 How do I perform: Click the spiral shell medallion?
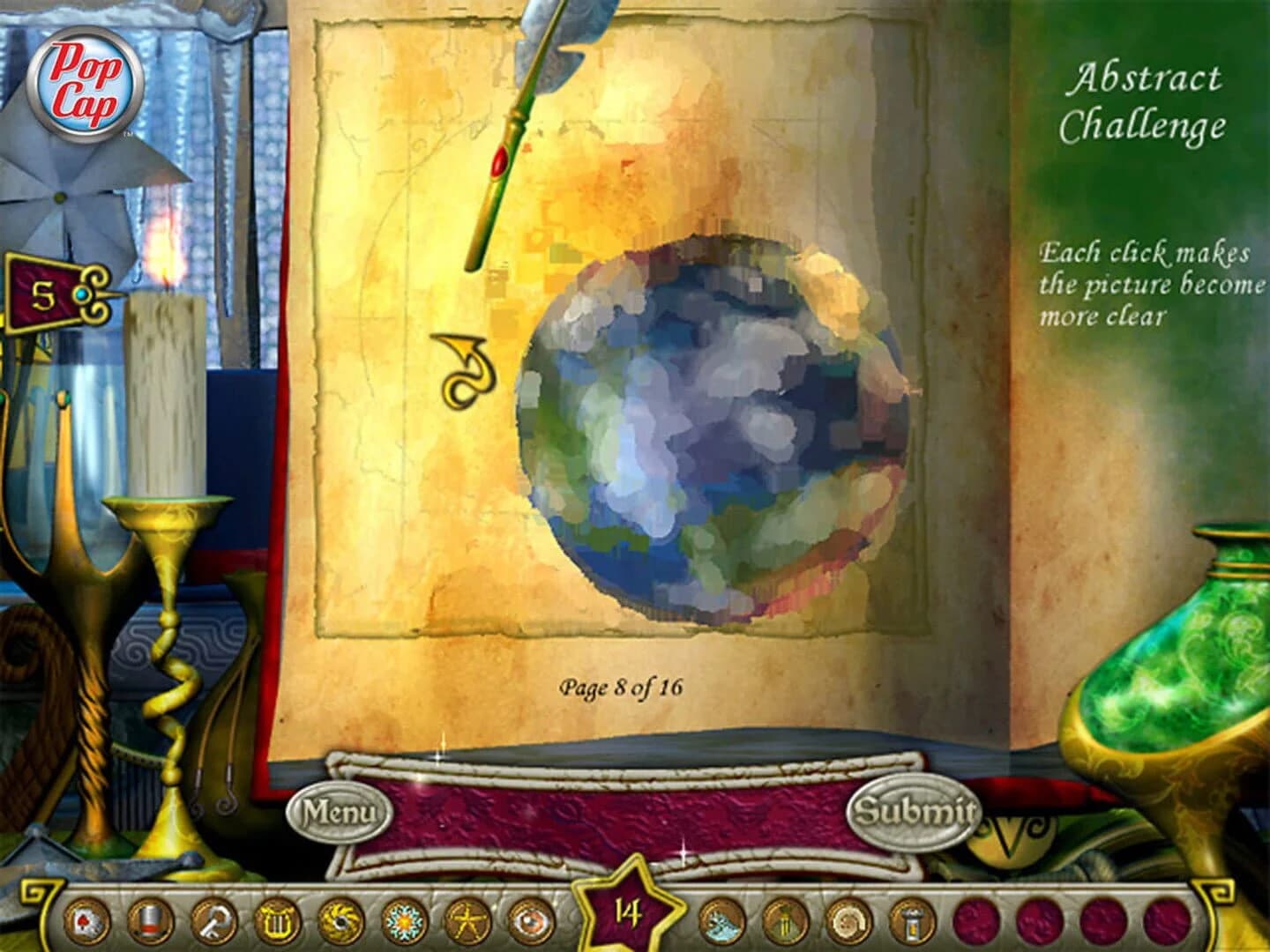(x=849, y=923)
